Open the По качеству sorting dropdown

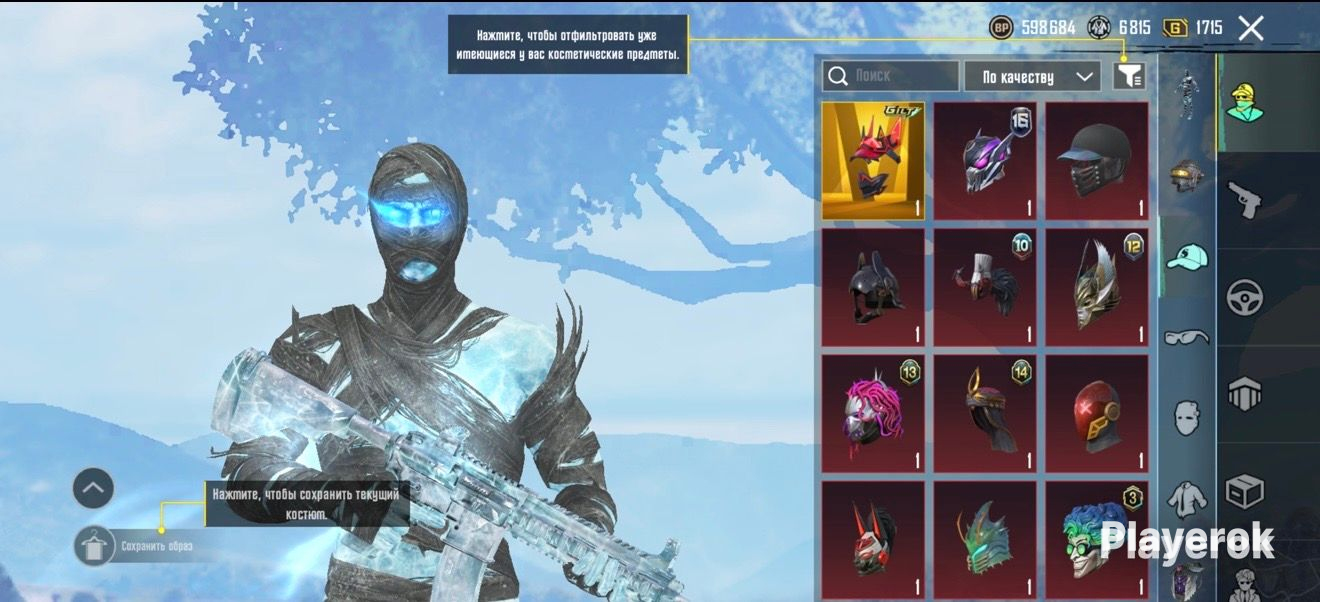[1032, 77]
